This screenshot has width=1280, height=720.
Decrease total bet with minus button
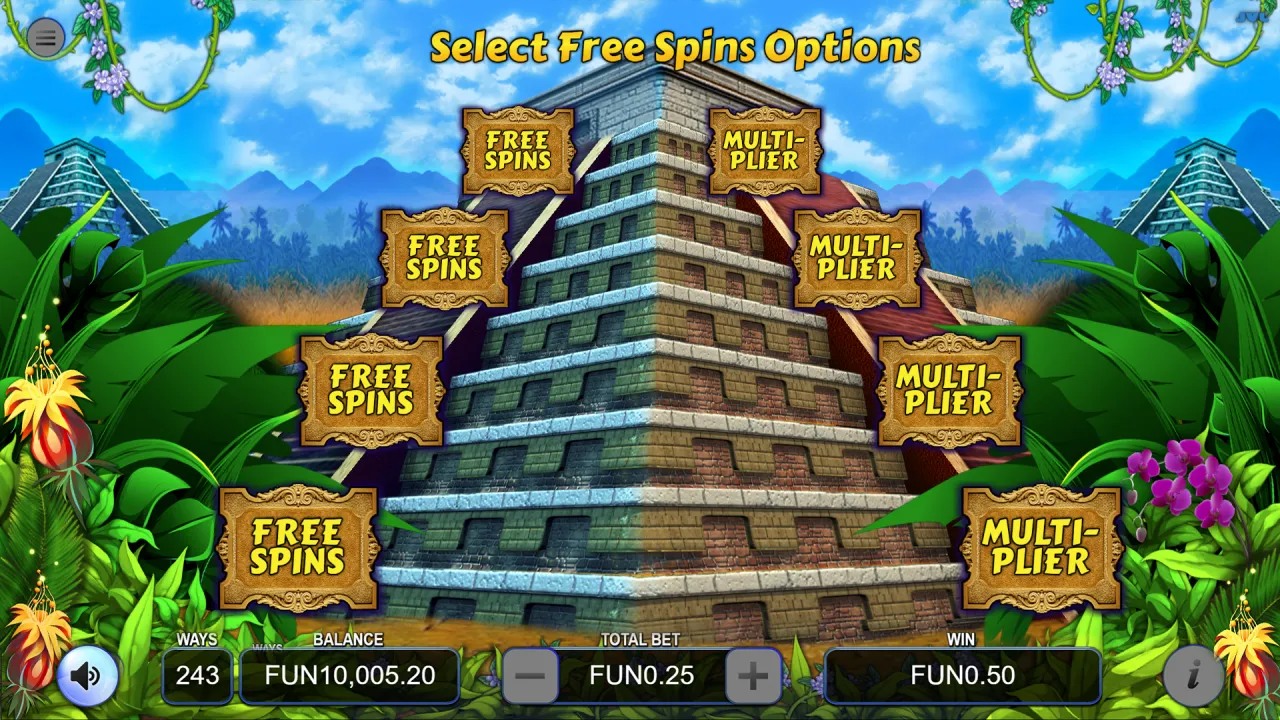(530, 676)
